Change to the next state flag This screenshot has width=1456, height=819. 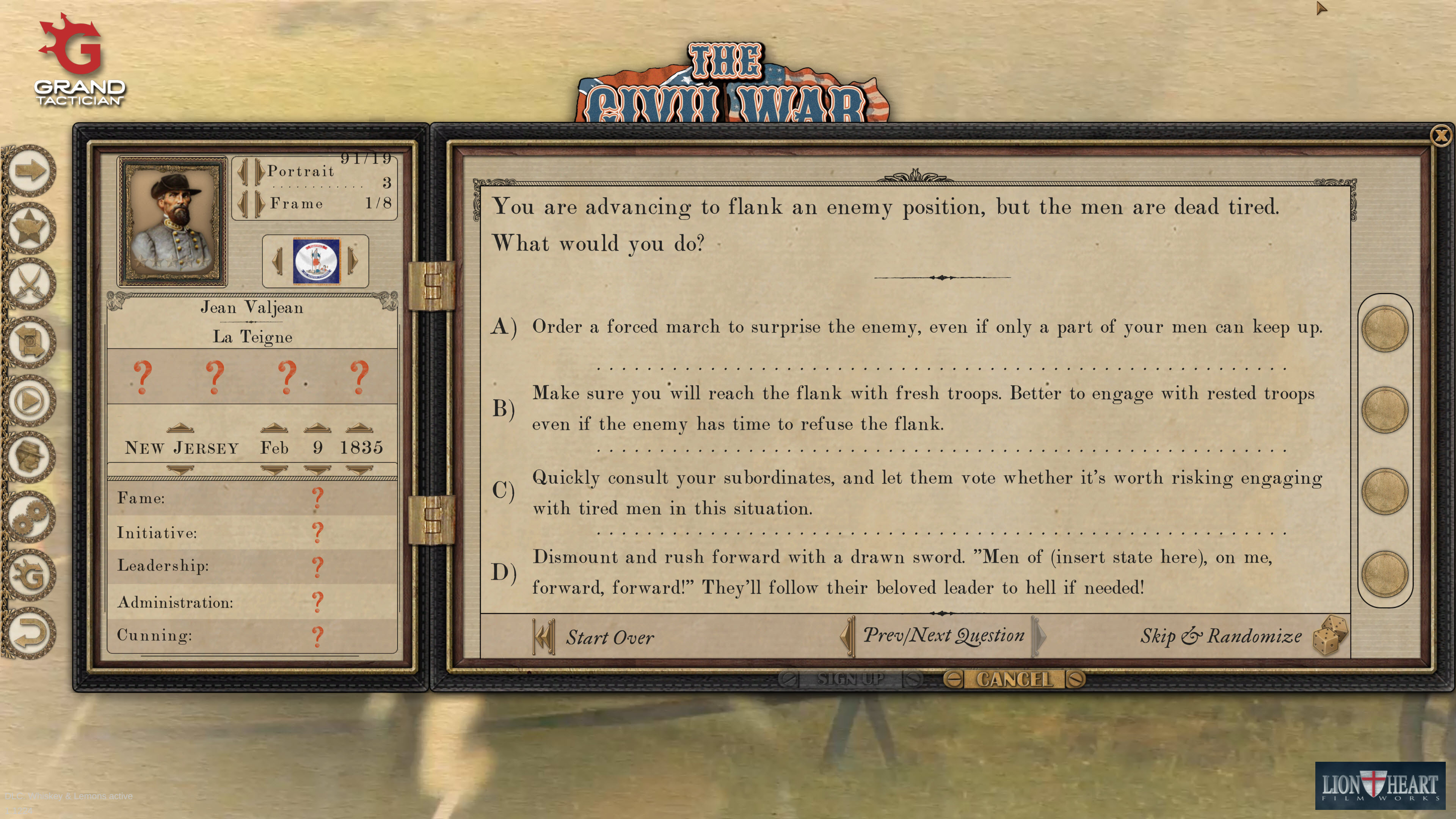(353, 260)
